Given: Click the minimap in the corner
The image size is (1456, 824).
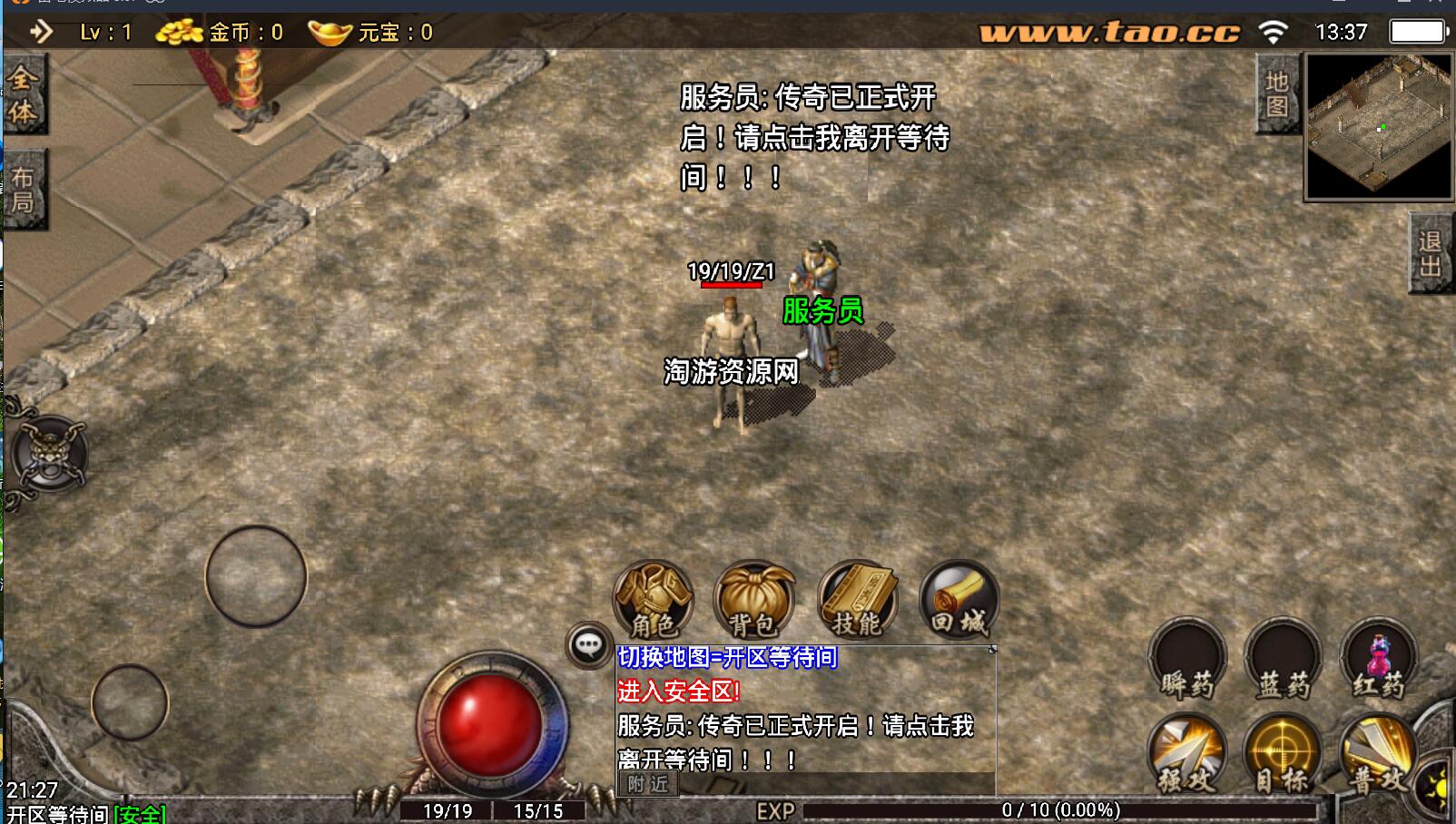Looking at the screenshot, I should [x=1378, y=126].
